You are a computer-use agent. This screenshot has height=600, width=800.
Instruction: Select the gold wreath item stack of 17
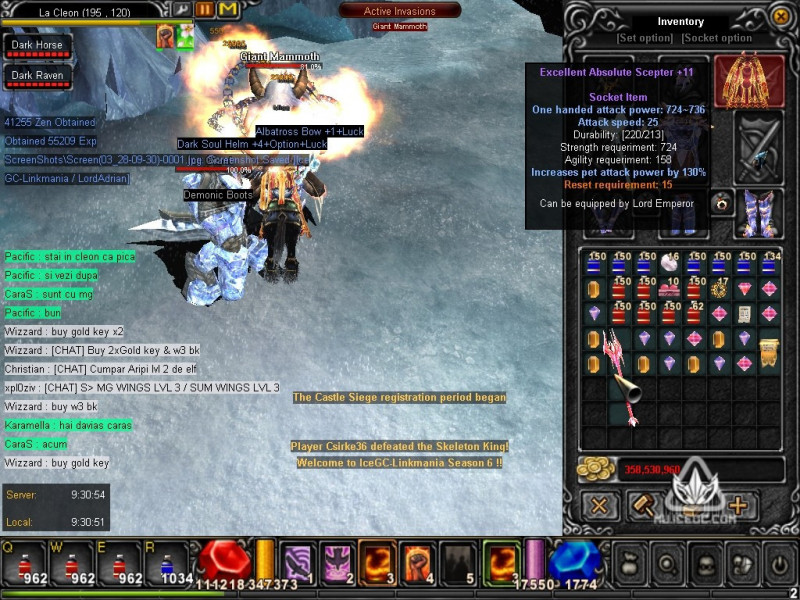click(719, 289)
